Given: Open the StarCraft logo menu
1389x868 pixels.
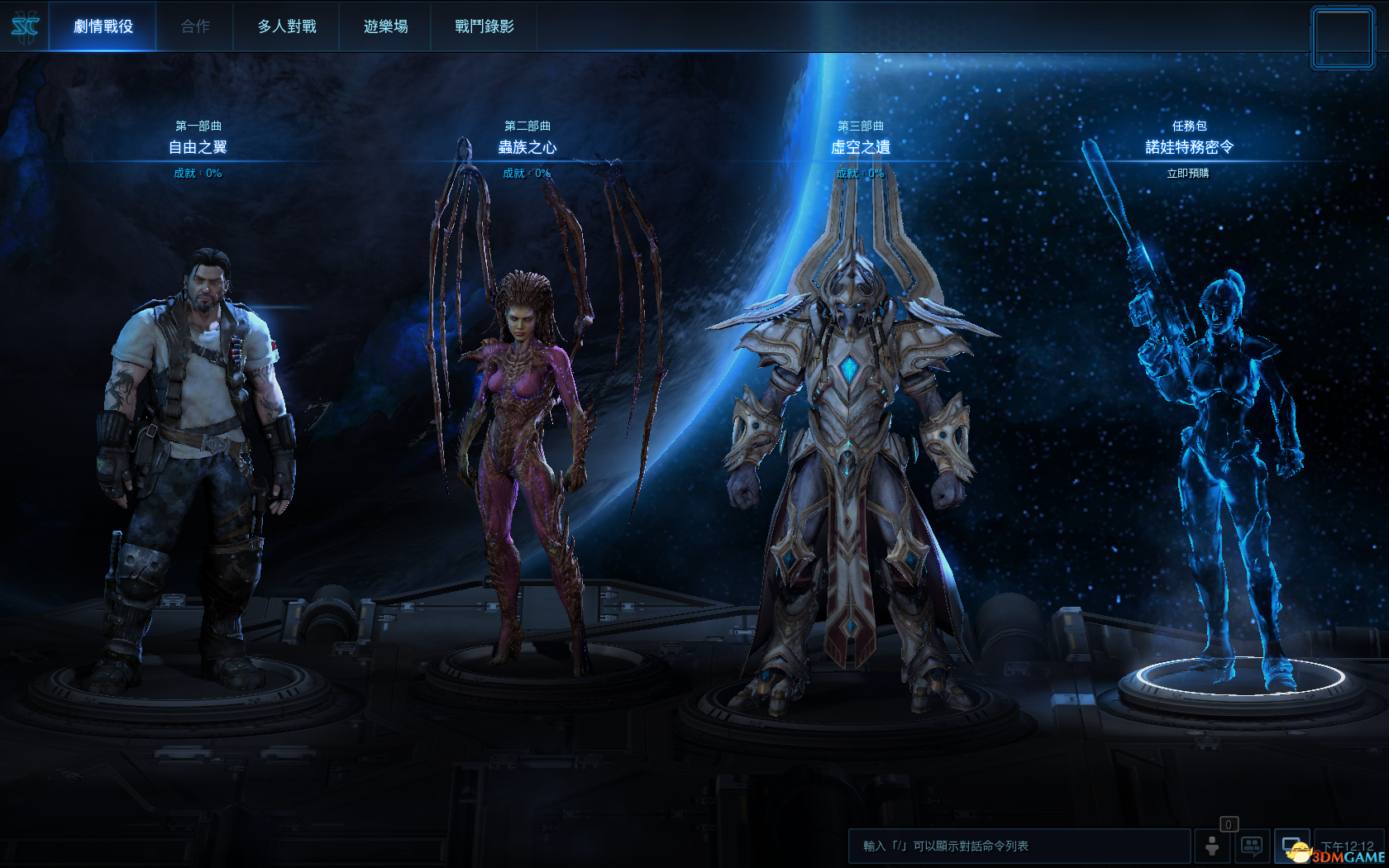Looking at the screenshot, I should tap(26, 26).
